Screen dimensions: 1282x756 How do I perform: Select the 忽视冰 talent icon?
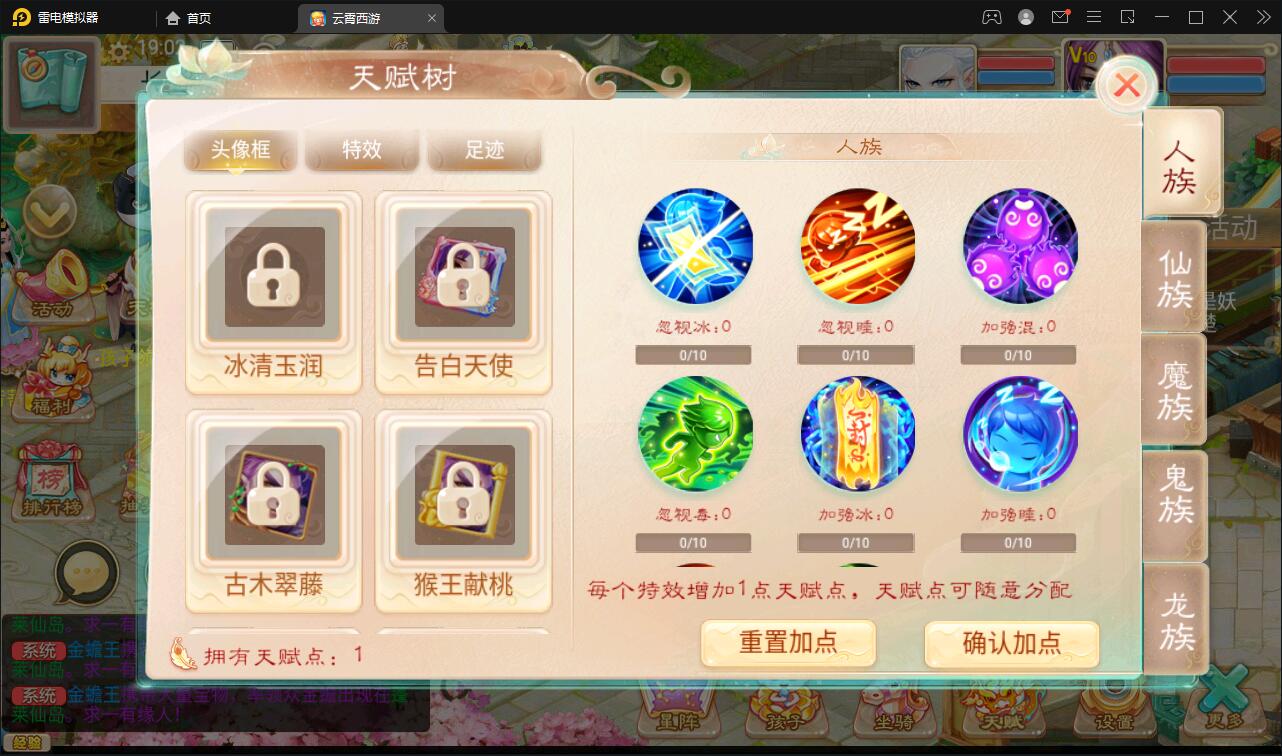tap(695, 245)
